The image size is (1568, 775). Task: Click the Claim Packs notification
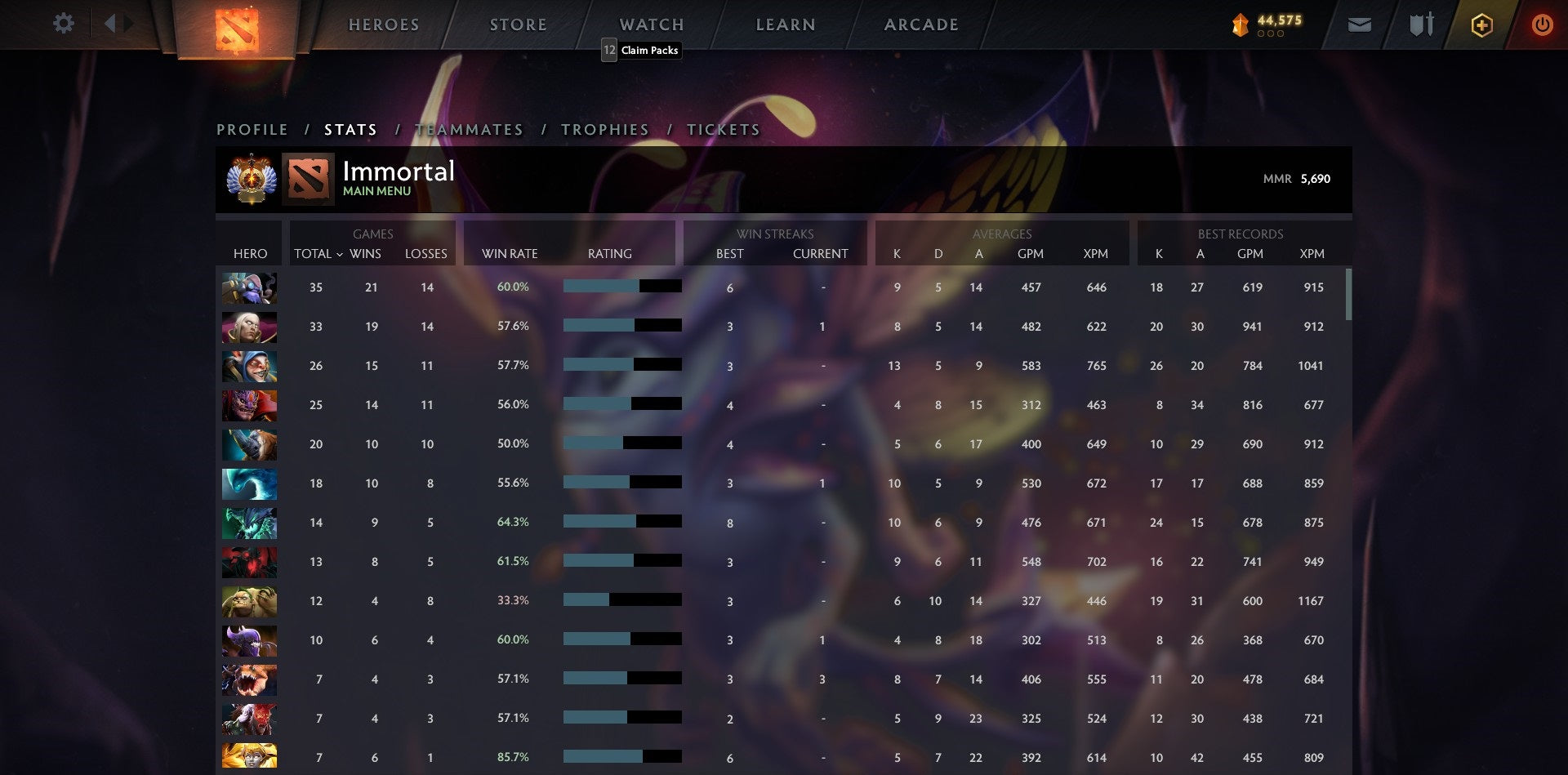point(641,51)
